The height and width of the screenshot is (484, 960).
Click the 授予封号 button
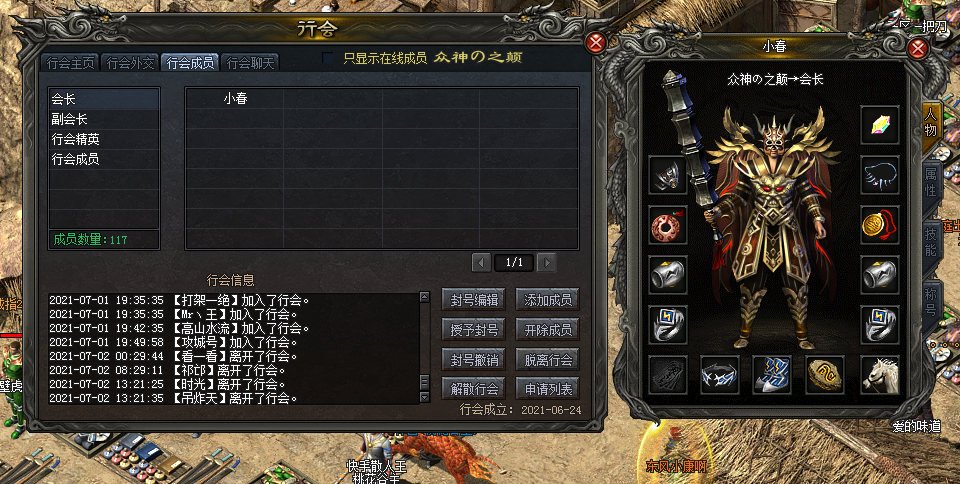[x=474, y=329]
